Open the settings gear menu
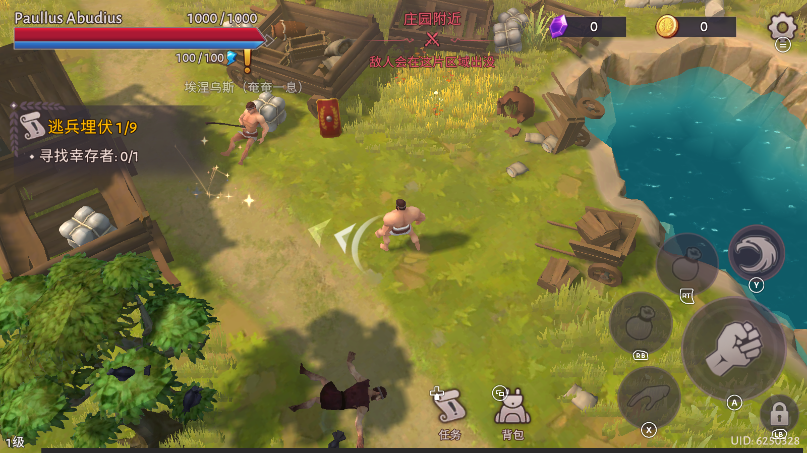Image resolution: width=807 pixels, height=453 pixels. pyautogui.click(x=781, y=27)
